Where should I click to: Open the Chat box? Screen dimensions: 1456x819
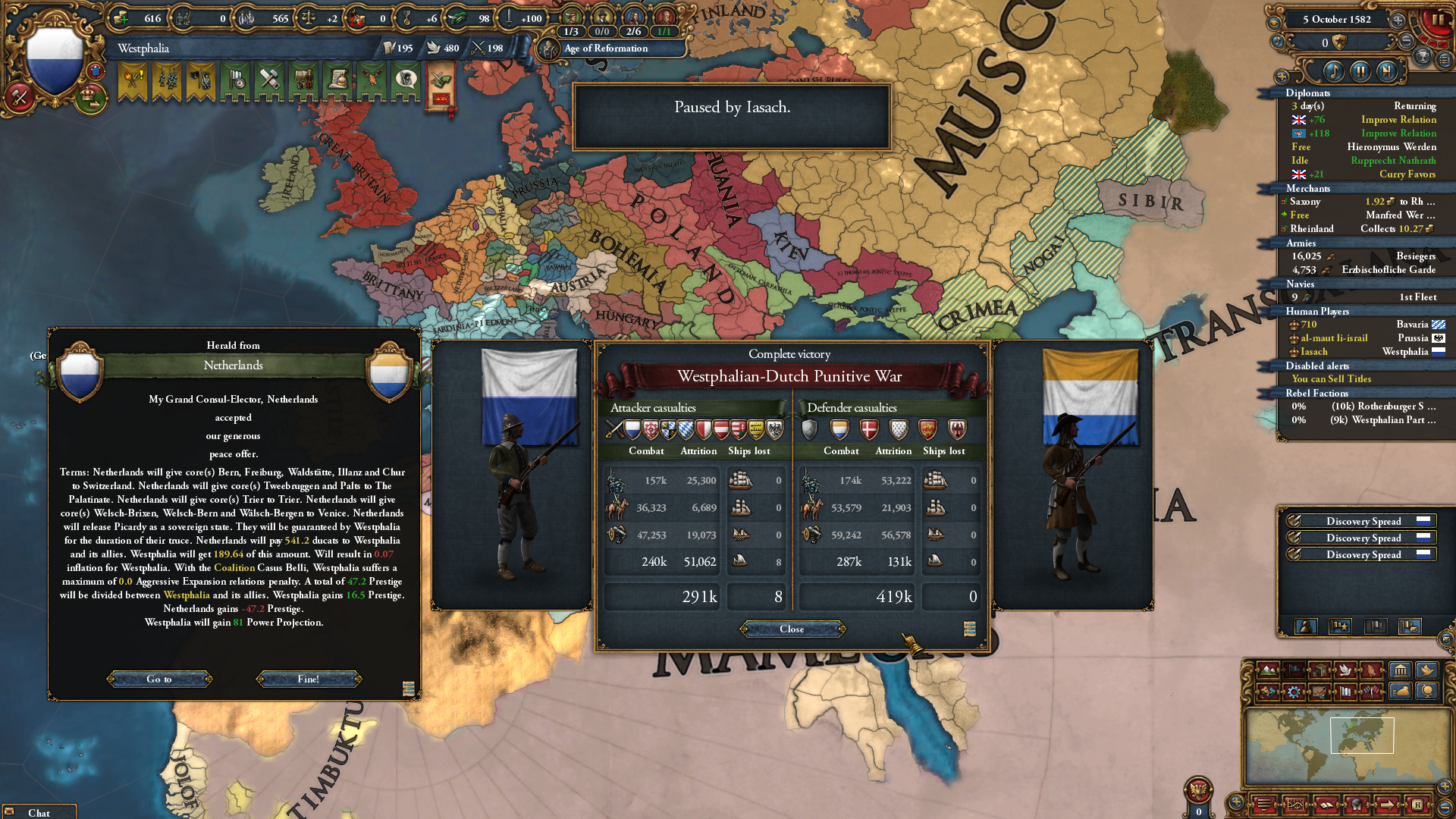(39, 812)
